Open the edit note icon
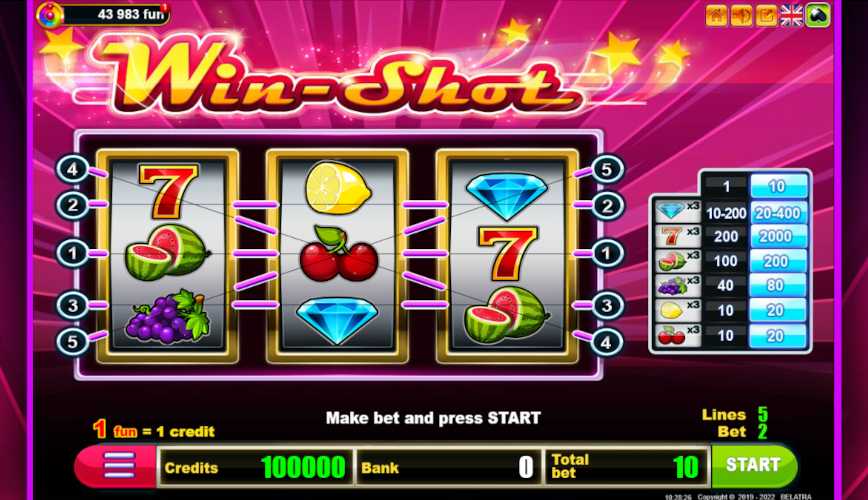868x500 pixels. [x=766, y=15]
